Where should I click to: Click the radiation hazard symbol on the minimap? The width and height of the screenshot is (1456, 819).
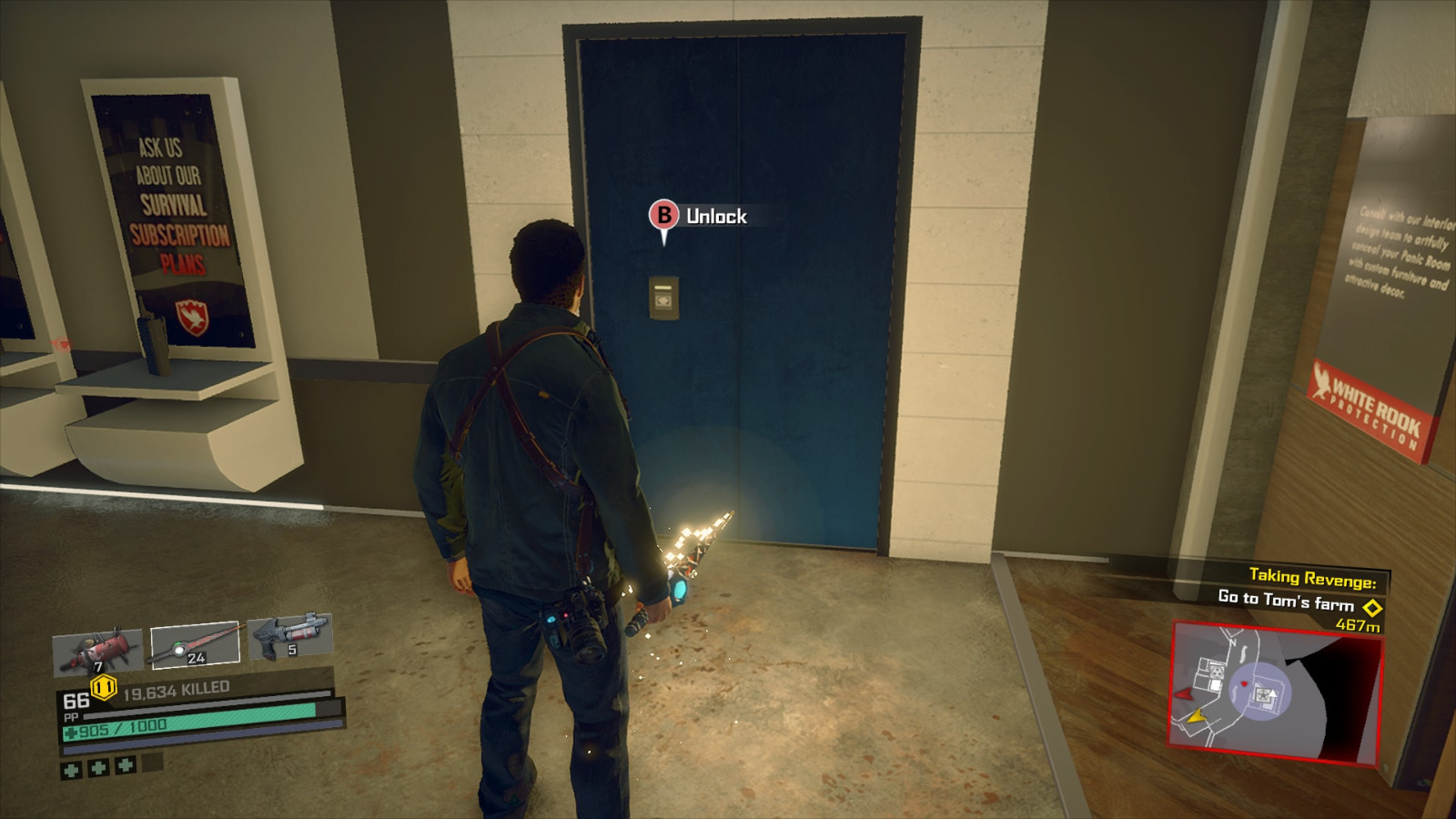pyautogui.click(x=1216, y=672)
